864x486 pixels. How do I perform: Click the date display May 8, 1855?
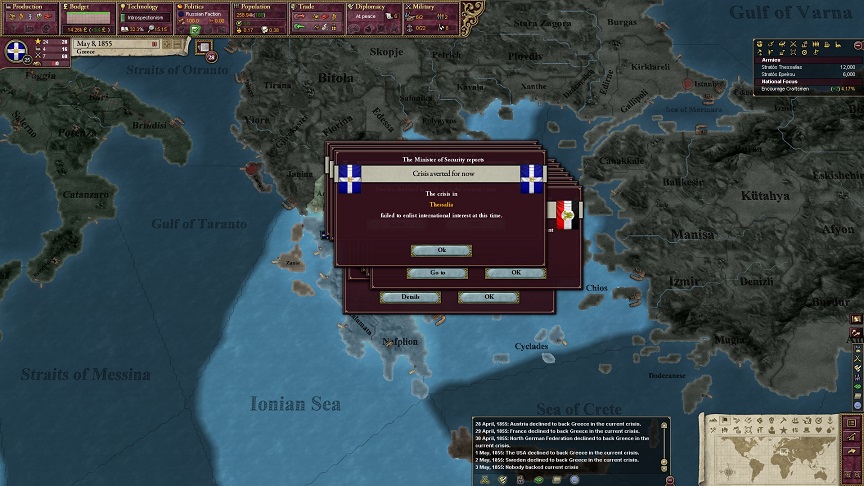110,44
